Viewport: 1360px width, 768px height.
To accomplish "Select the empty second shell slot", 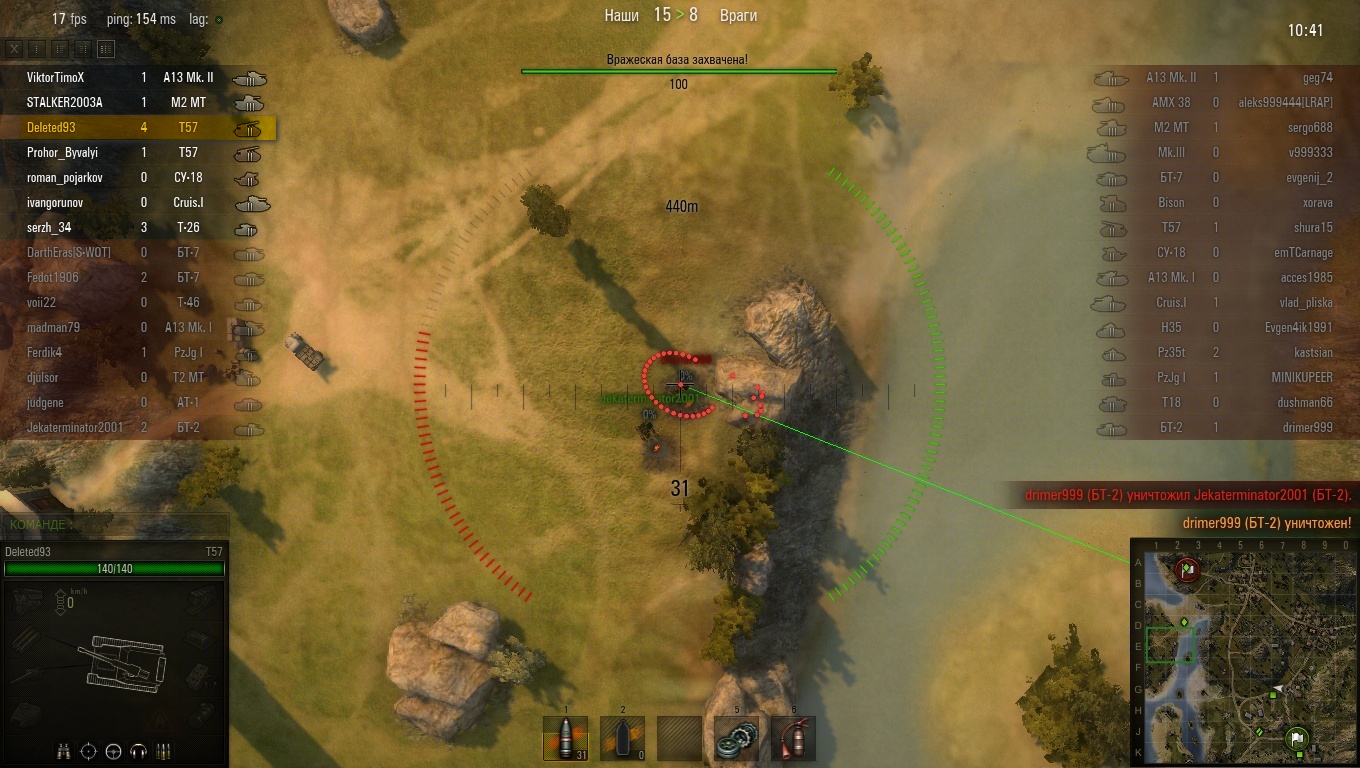I will 622,739.
